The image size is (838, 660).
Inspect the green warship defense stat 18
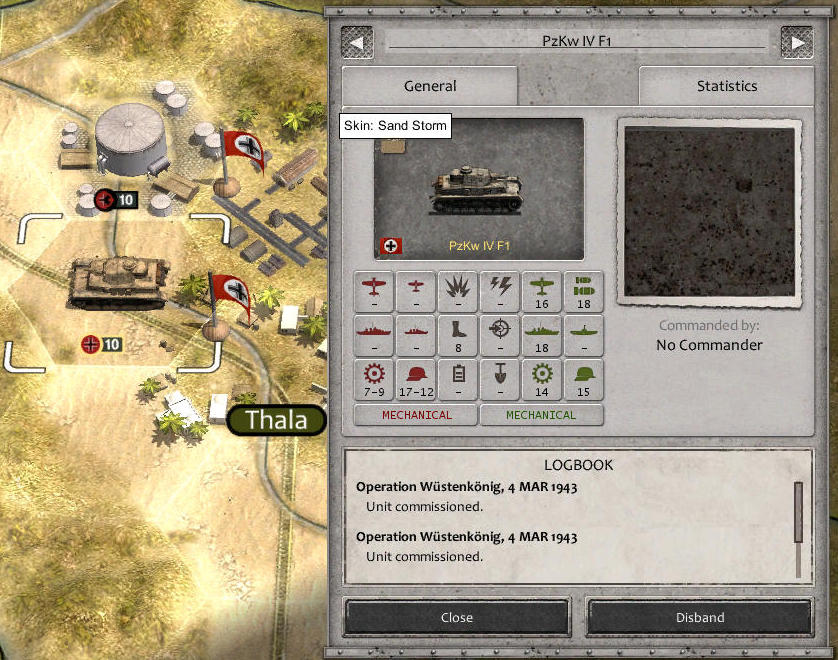click(542, 335)
